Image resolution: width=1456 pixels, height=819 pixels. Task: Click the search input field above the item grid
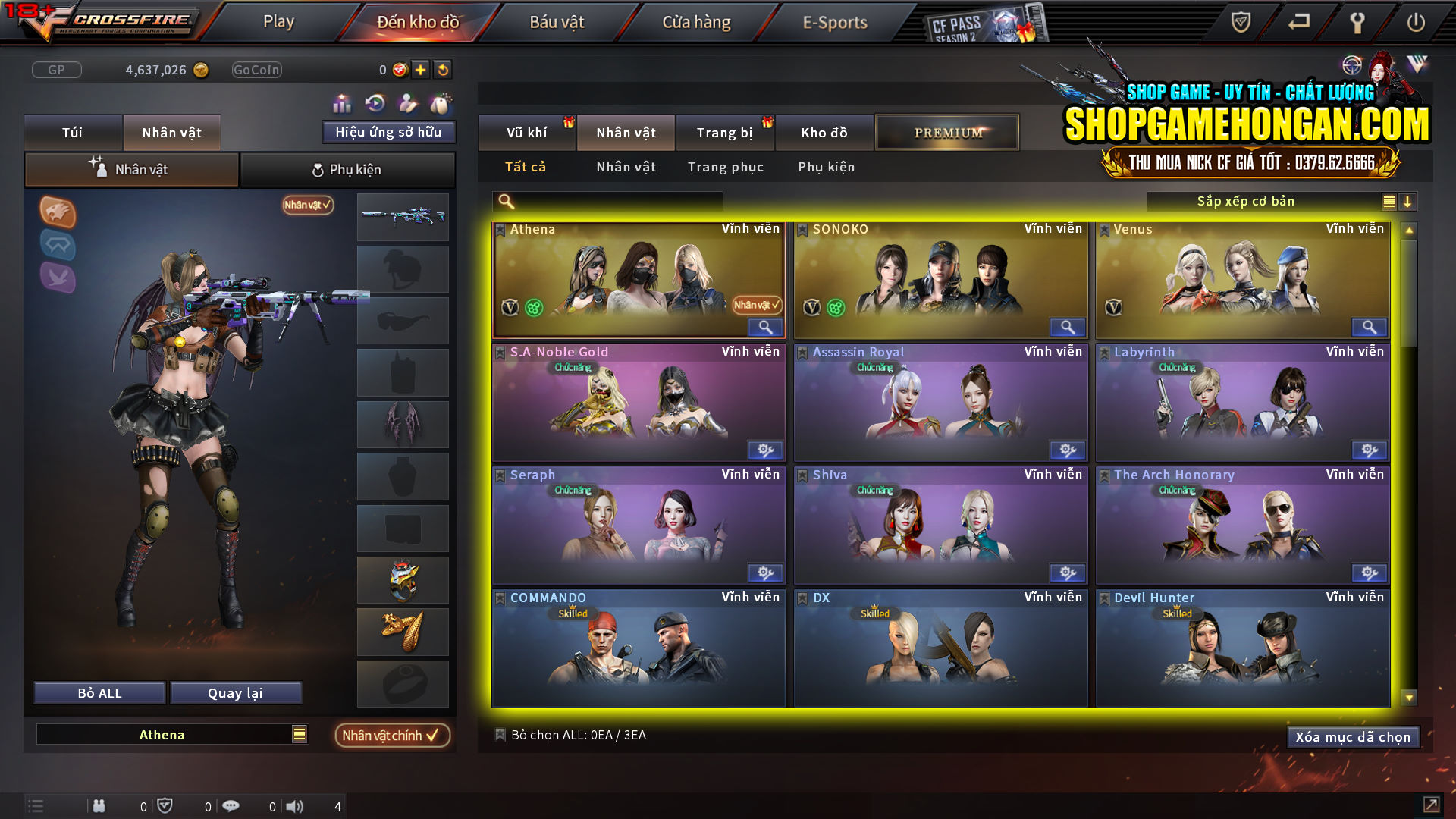point(607,201)
